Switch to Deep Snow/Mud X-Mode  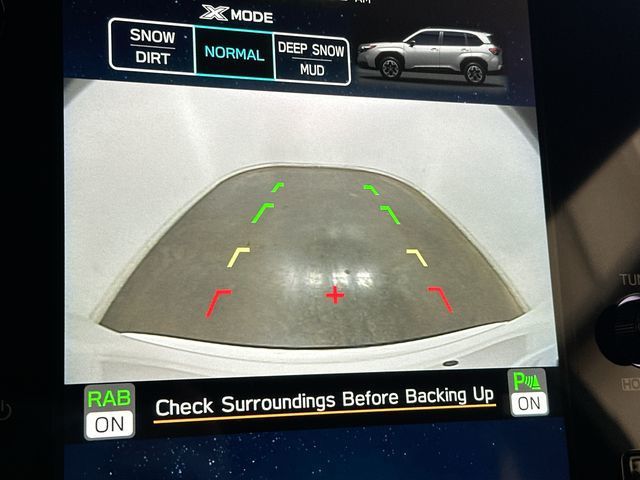point(311,59)
